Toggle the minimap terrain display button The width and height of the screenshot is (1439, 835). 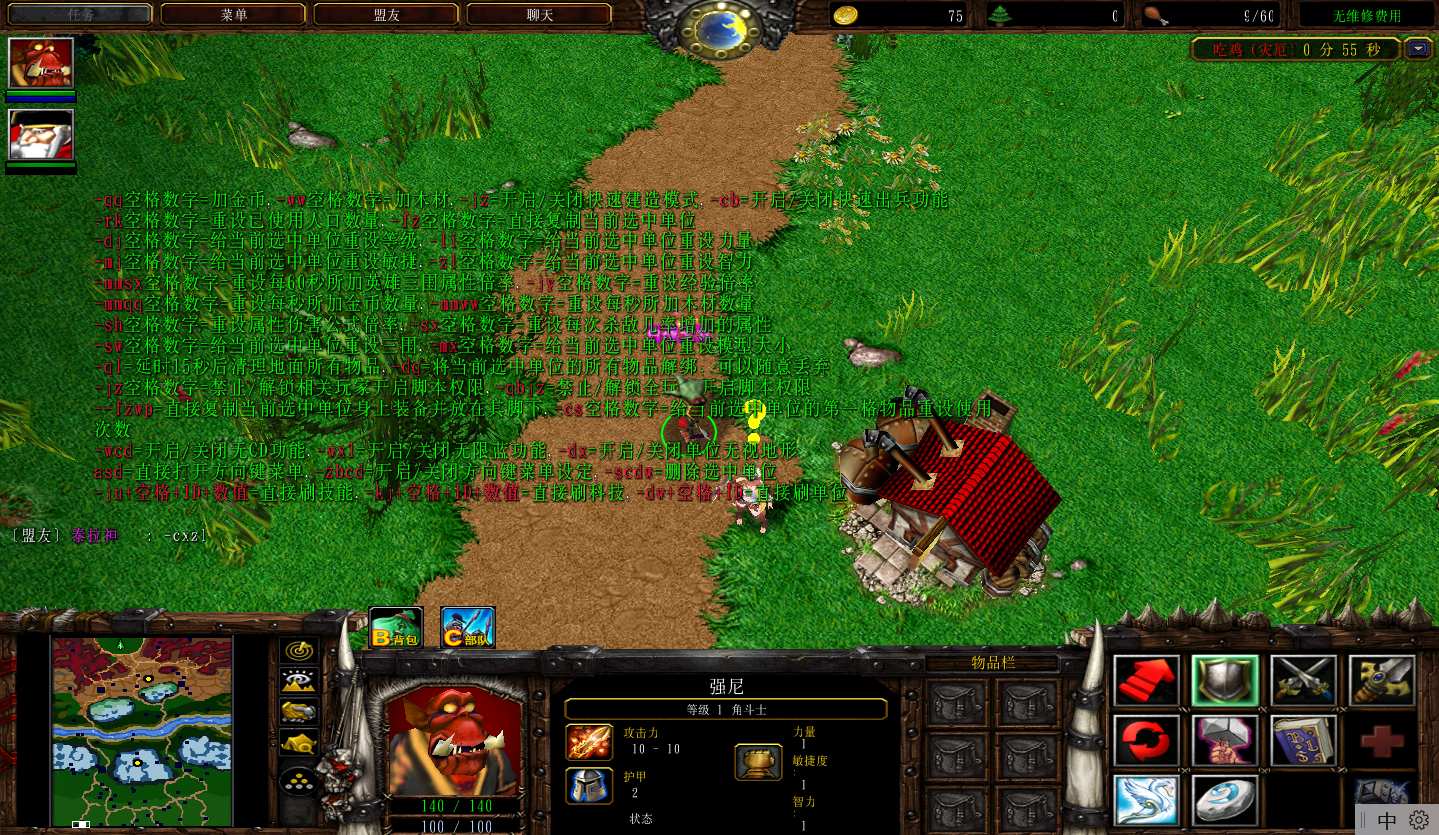(299, 681)
